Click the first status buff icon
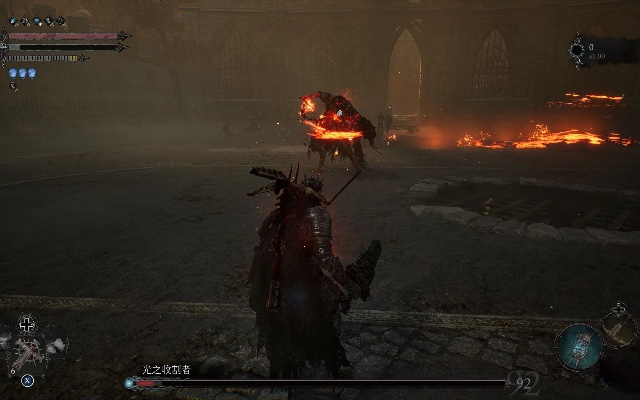The image size is (640, 400). (x=12, y=20)
